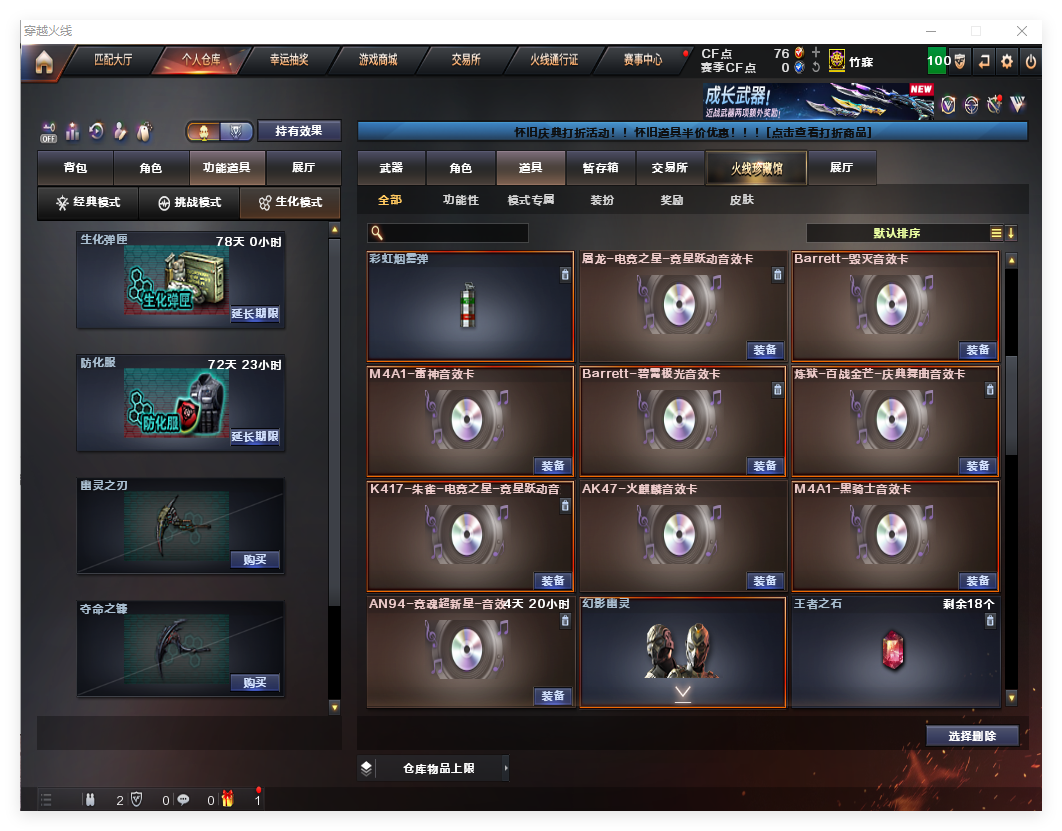
Task: Open the 默认排序 sort dropdown
Action: click(x=896, y=233)
